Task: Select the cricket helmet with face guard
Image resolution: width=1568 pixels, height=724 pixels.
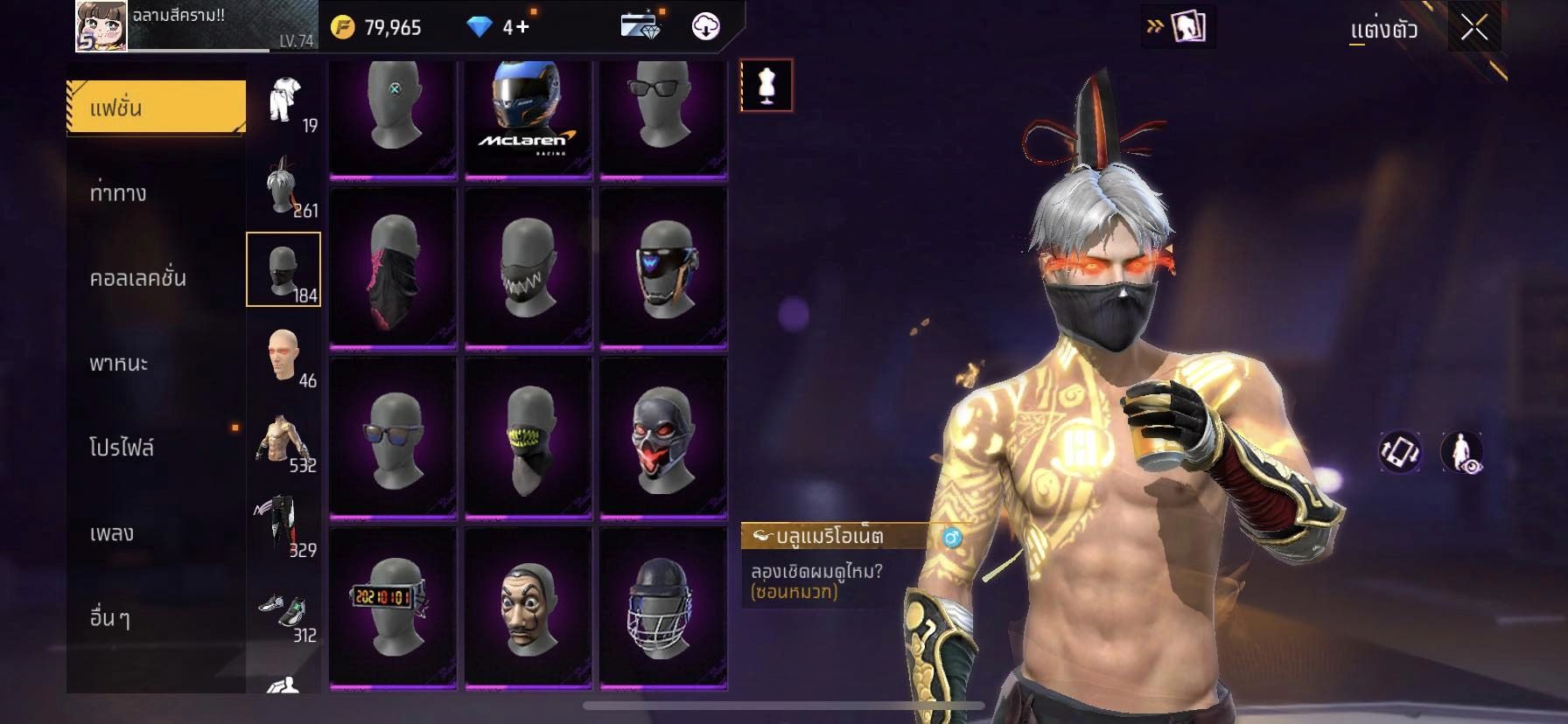Action: coord(662,605)
